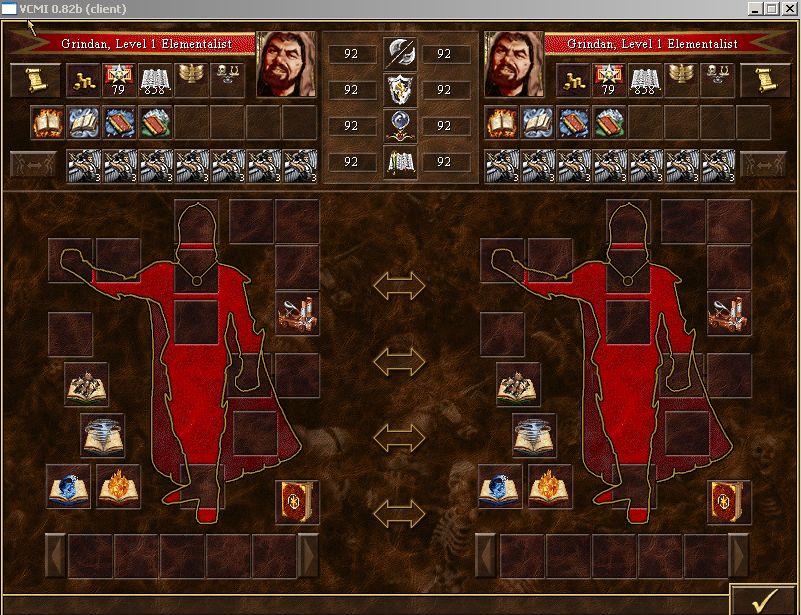Pick the left hero's flaming Tome of Fire
Viewport: 801px width, 615px height.
118,487
